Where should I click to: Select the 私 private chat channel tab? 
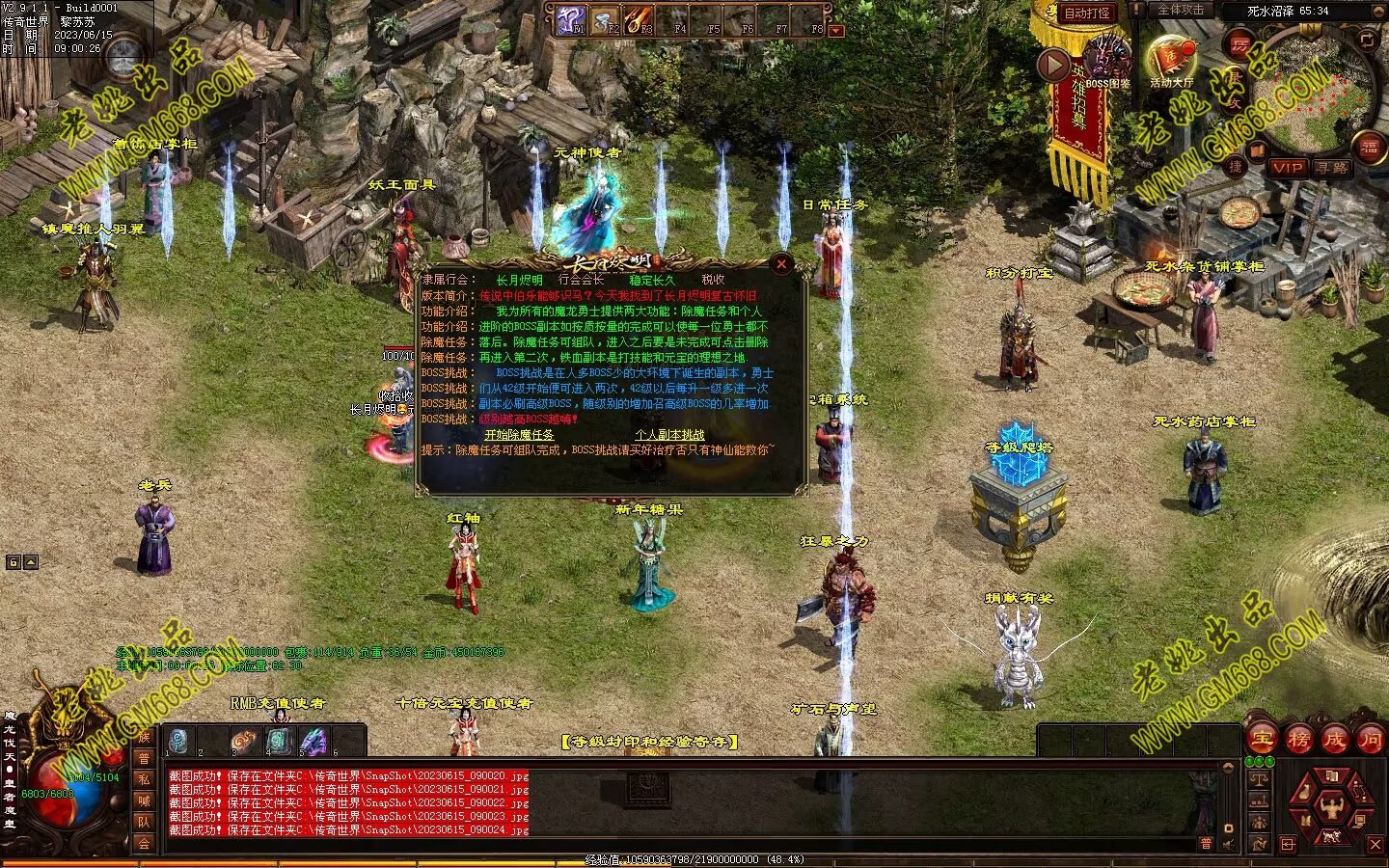pos(144,779)
